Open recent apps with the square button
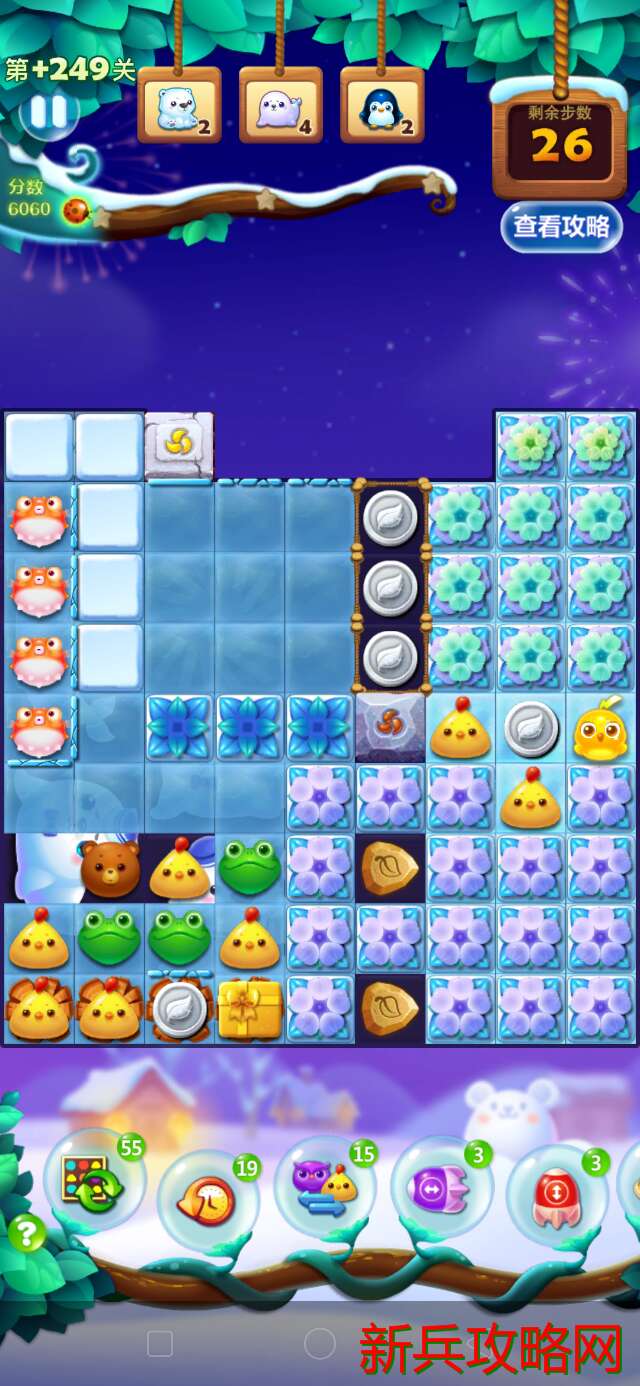The width and height of the screenshot is (640, 1386). [160, 1343]
